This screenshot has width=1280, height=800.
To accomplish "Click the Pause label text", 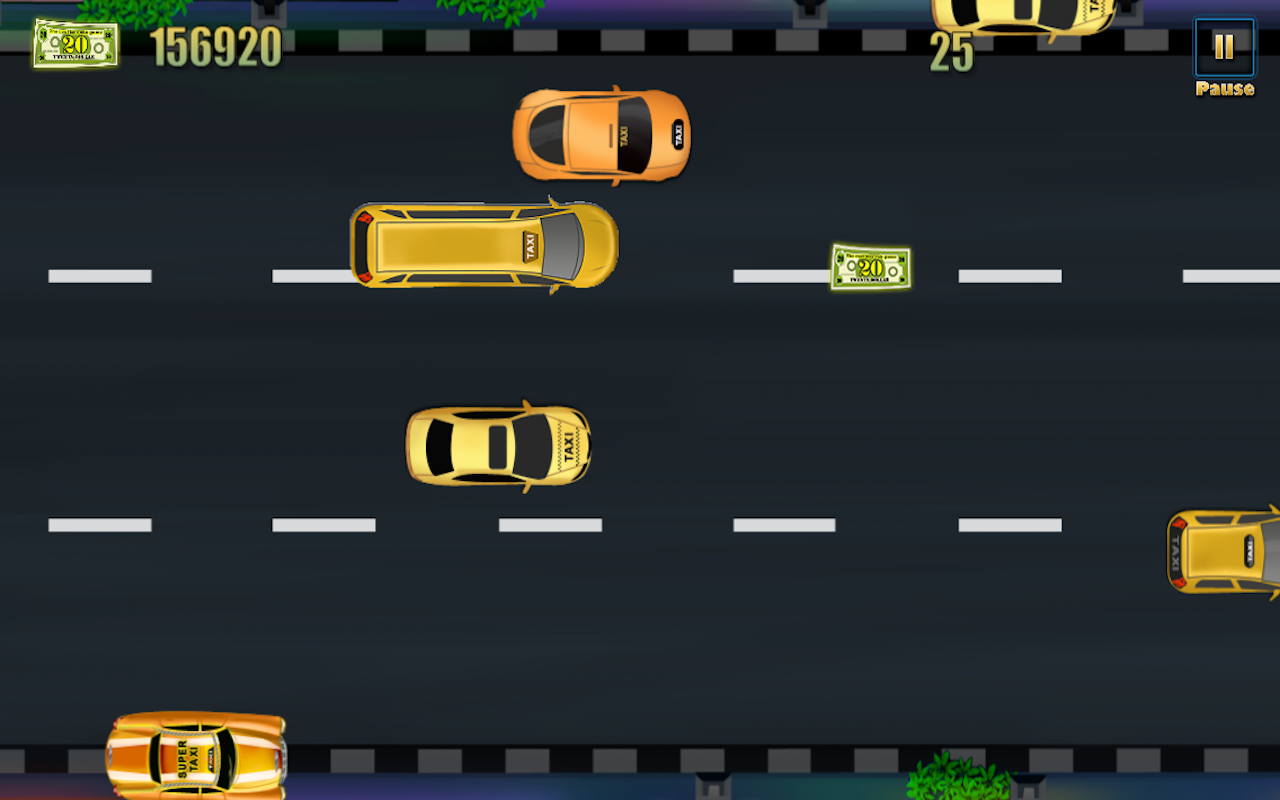I will click(1224, 89).
